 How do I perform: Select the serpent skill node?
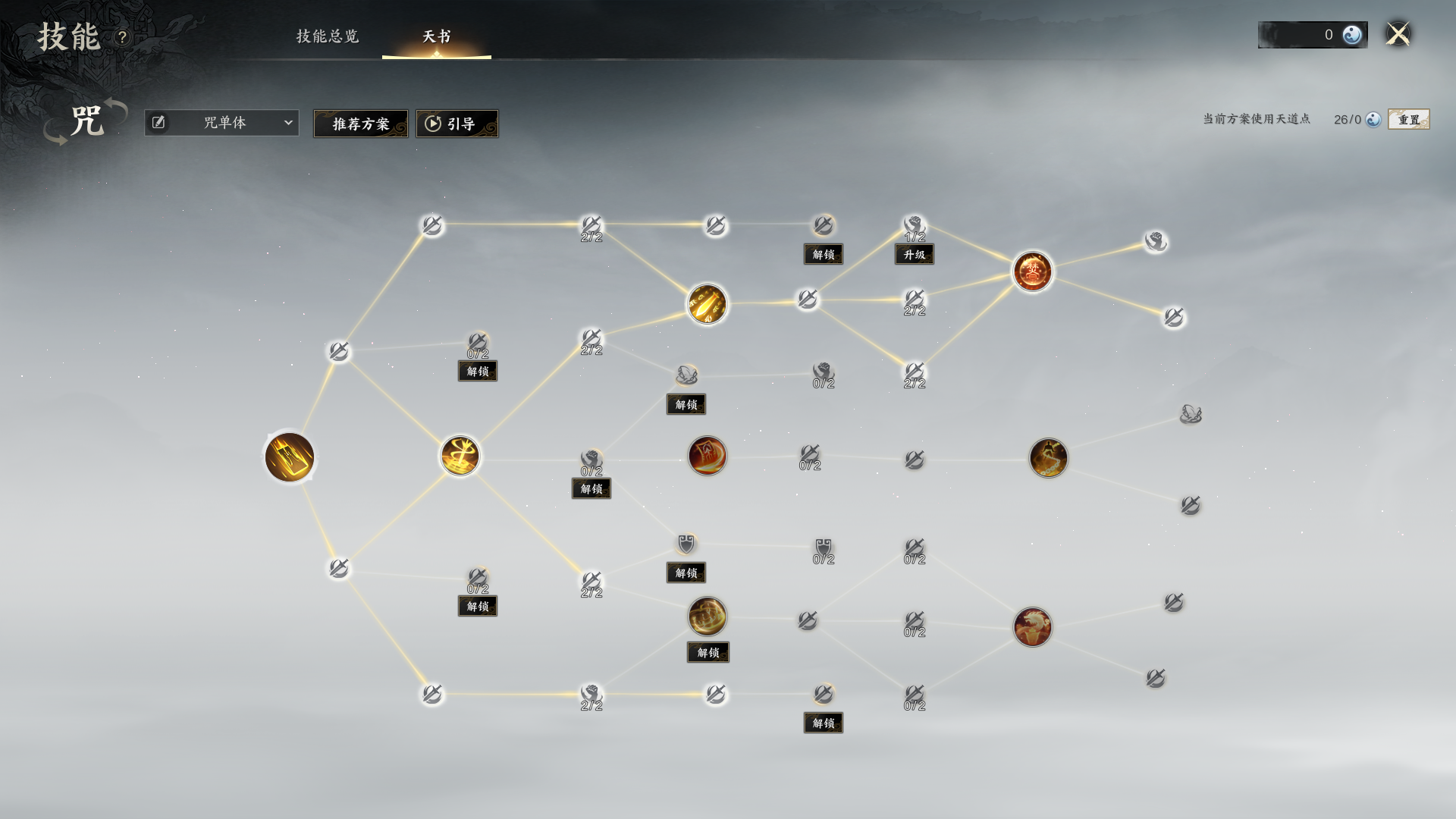[1049, 458]
